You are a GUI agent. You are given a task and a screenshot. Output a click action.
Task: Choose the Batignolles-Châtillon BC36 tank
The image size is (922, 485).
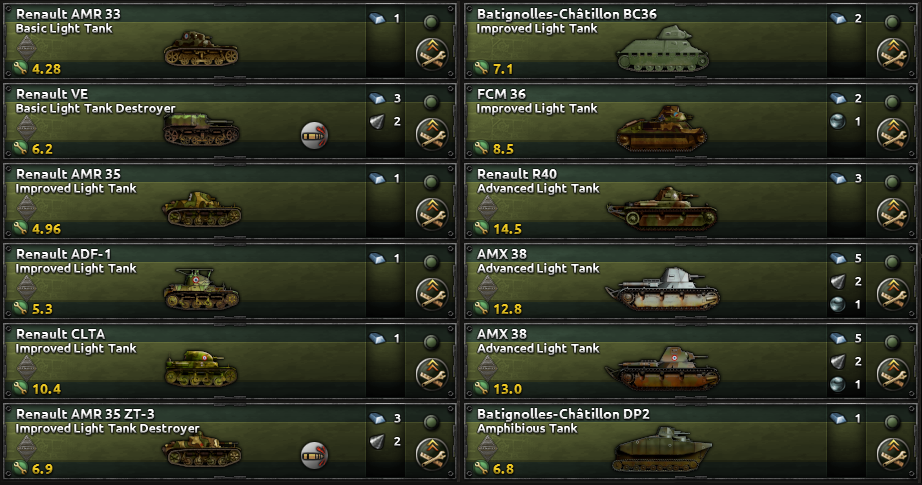(x=650, y=42)
